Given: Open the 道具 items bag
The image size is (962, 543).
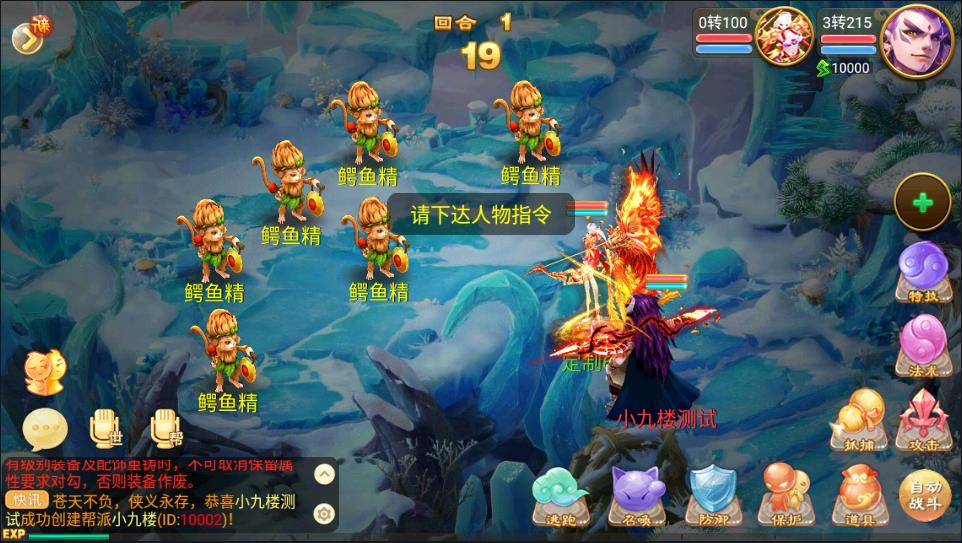Looking at the screenshot, I should (x=857, y=494).
